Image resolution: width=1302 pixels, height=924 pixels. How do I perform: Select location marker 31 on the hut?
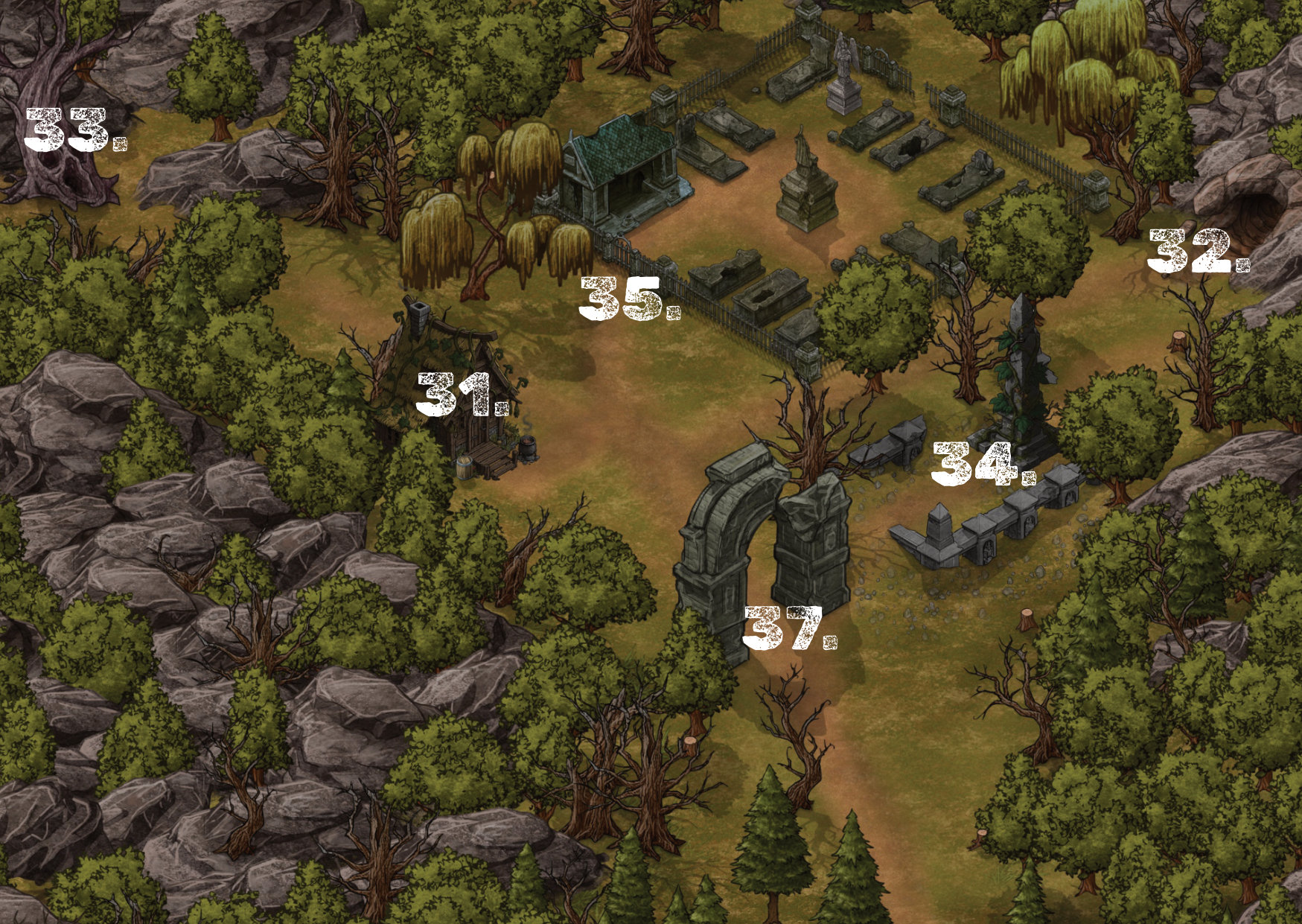coord(462,395)
